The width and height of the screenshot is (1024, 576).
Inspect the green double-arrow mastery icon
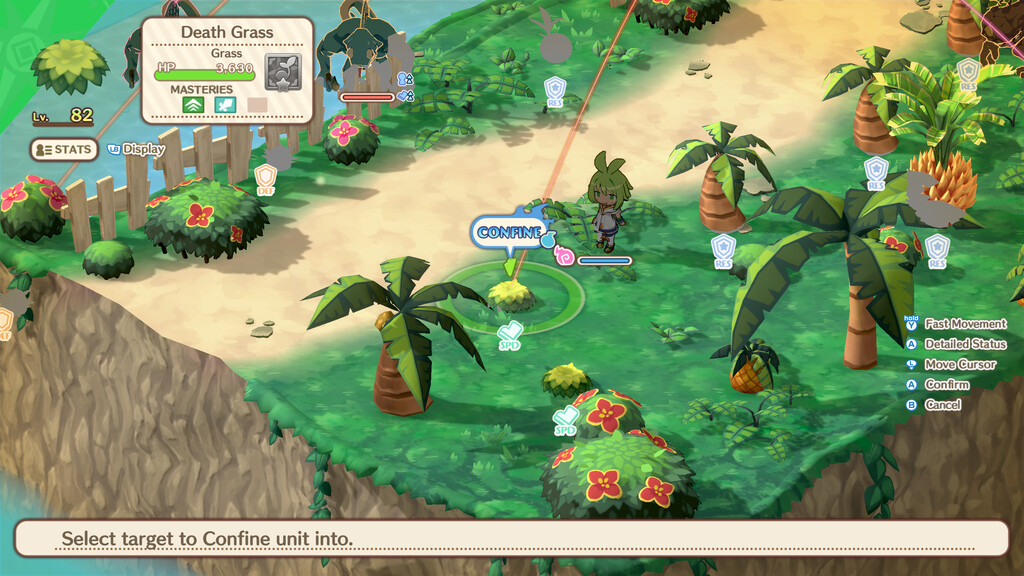click(x=192, y=104)
